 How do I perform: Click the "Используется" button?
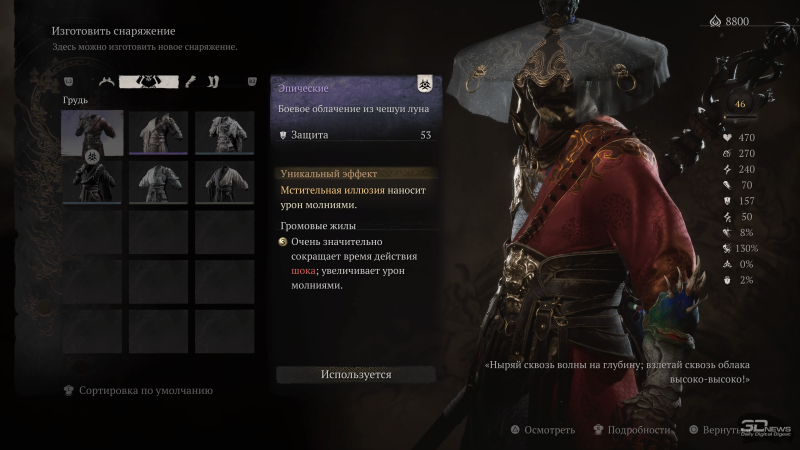pyautogui.click(x=356, y=374)
